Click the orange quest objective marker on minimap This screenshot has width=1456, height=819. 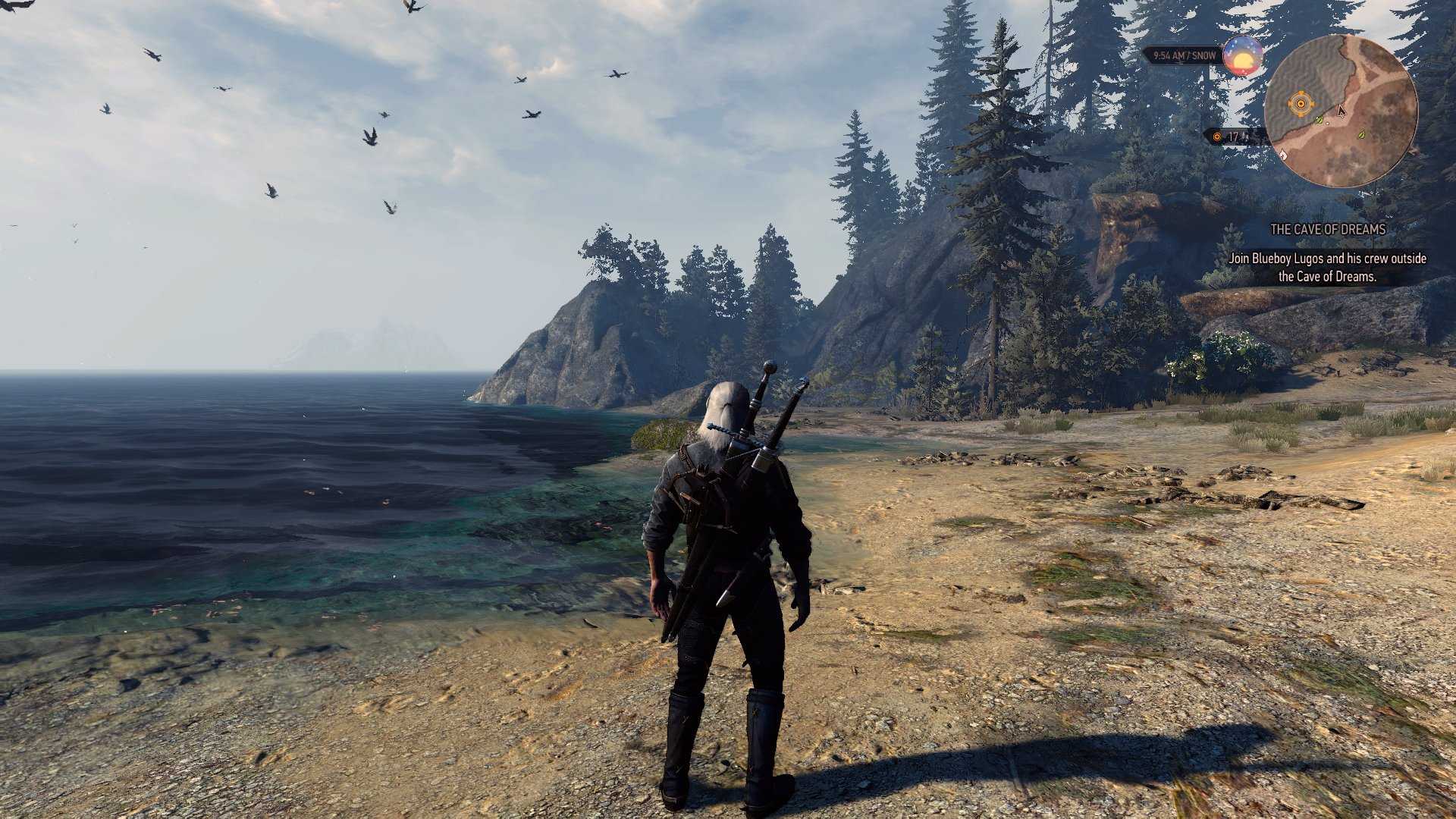click(1301, 103)
